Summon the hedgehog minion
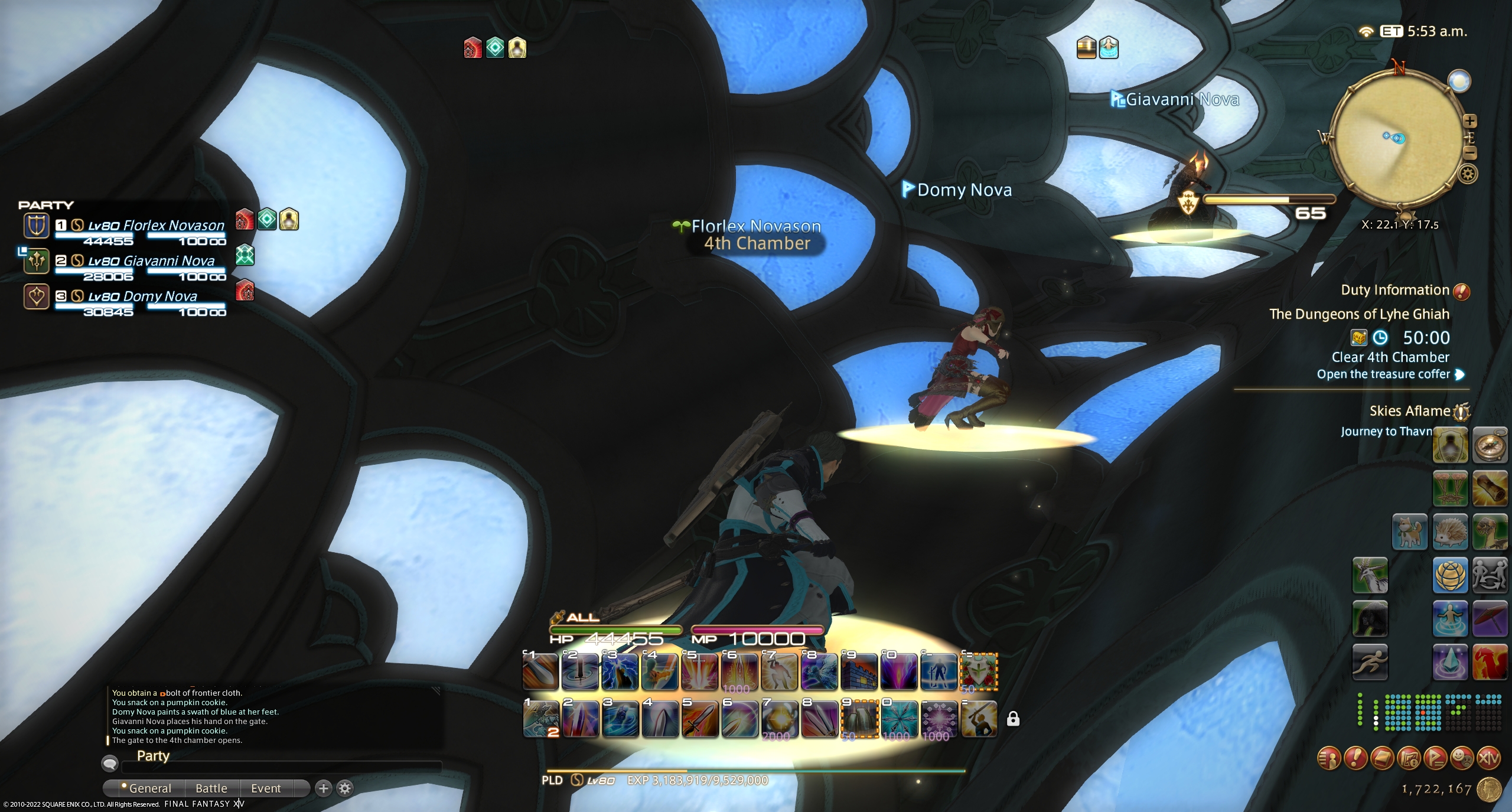This screenshot has height=812, width=1512. point(1450,531)
